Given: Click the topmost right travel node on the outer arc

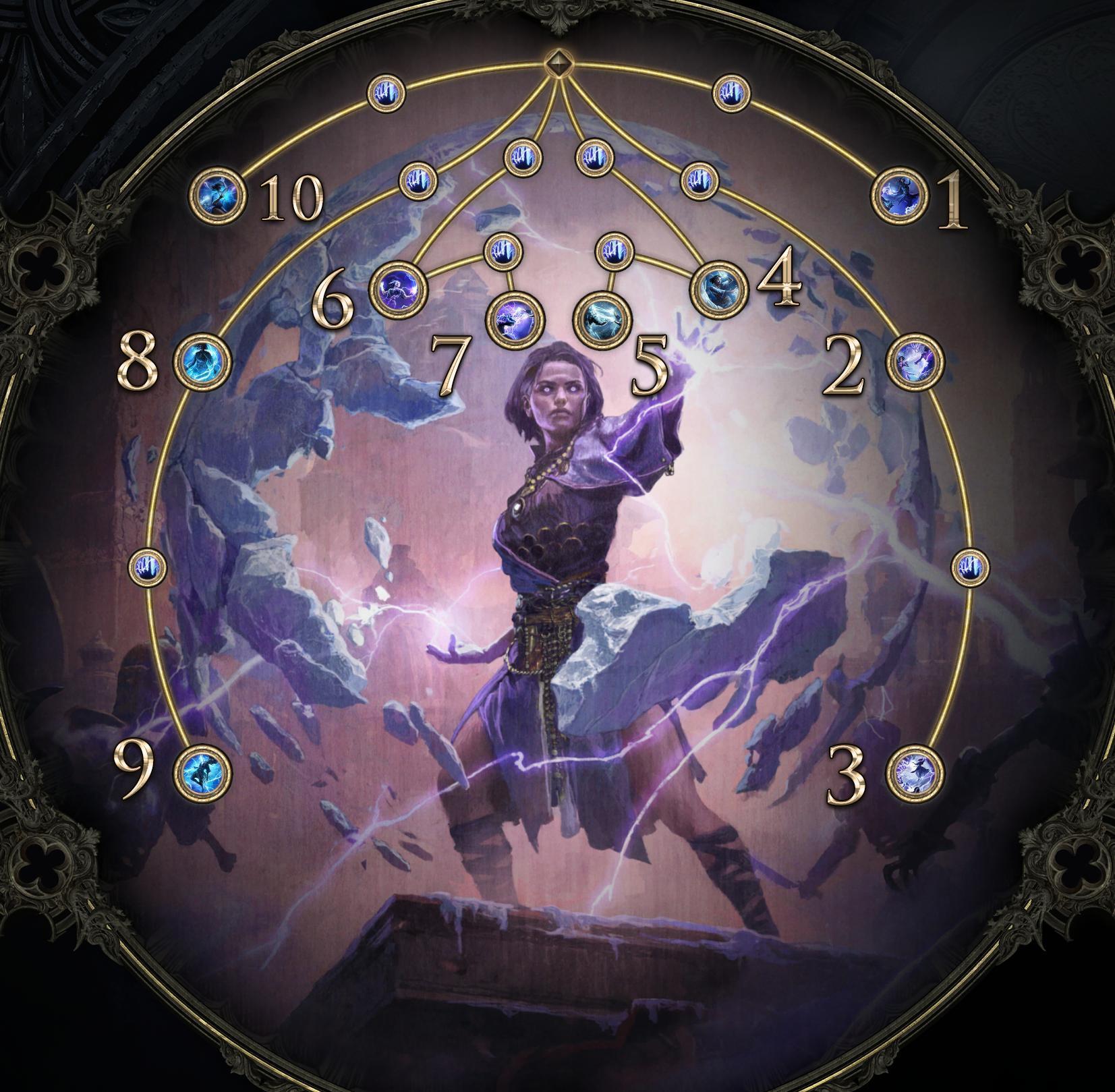Looking at the screenshot, I should point(731,92).
